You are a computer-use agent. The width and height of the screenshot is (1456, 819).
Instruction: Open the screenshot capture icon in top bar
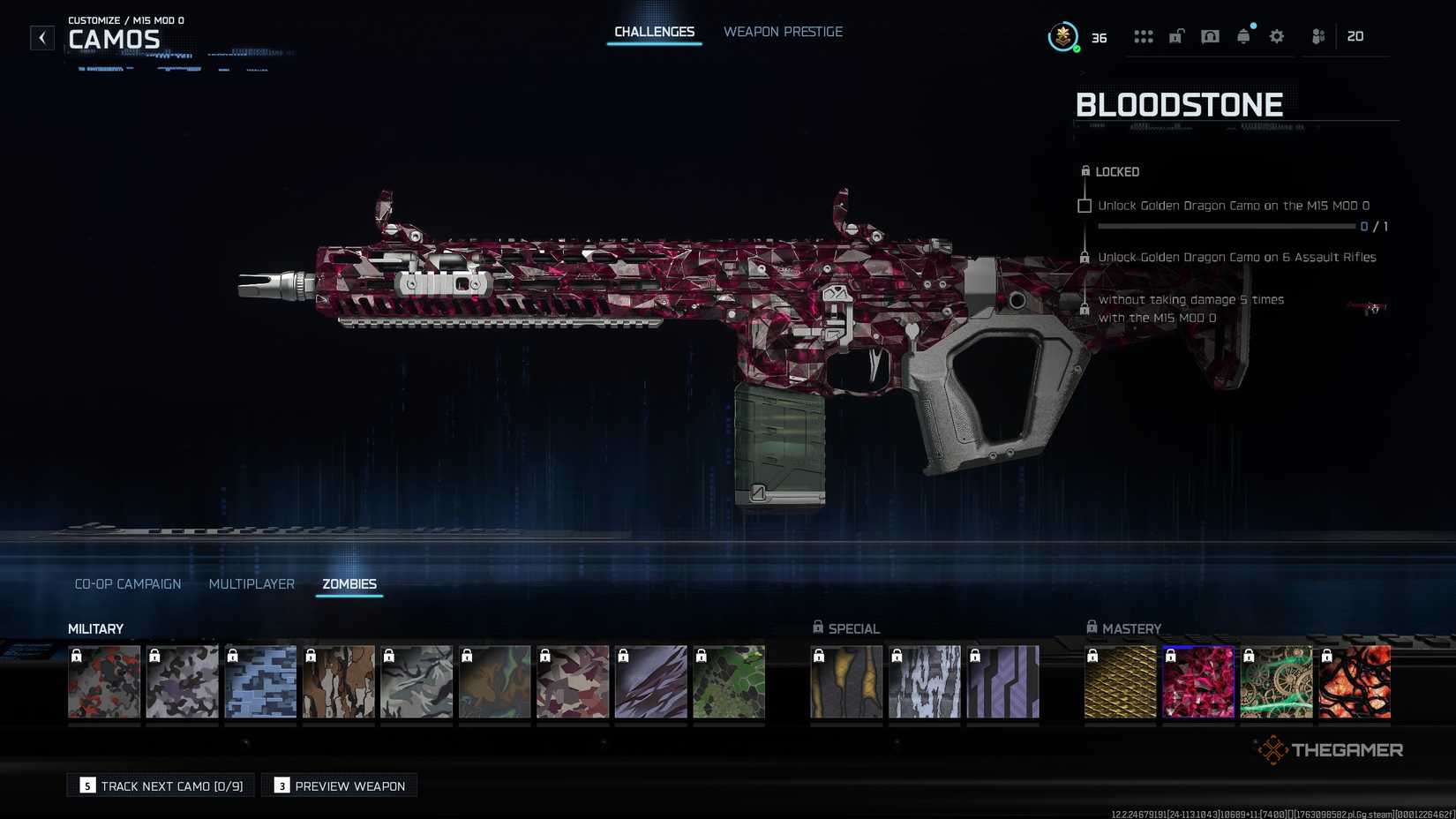1210,36
